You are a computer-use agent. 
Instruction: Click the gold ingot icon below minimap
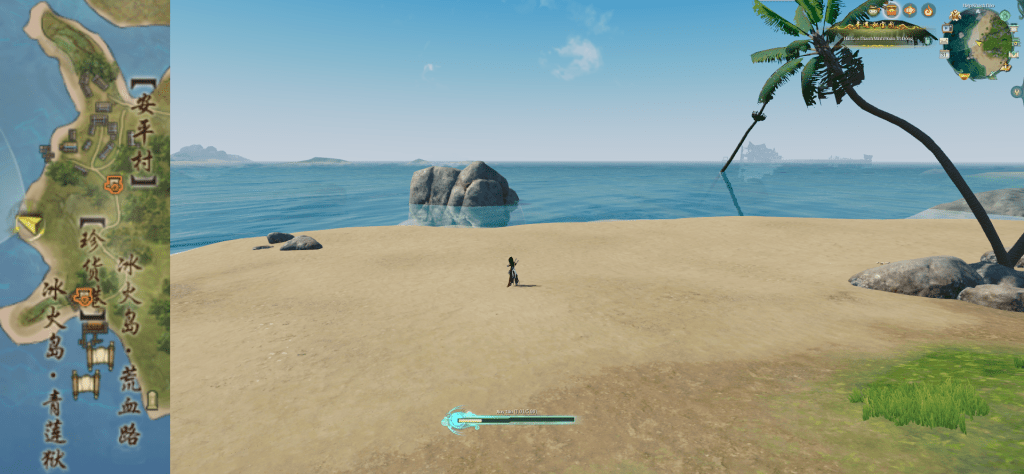(964, 75)
